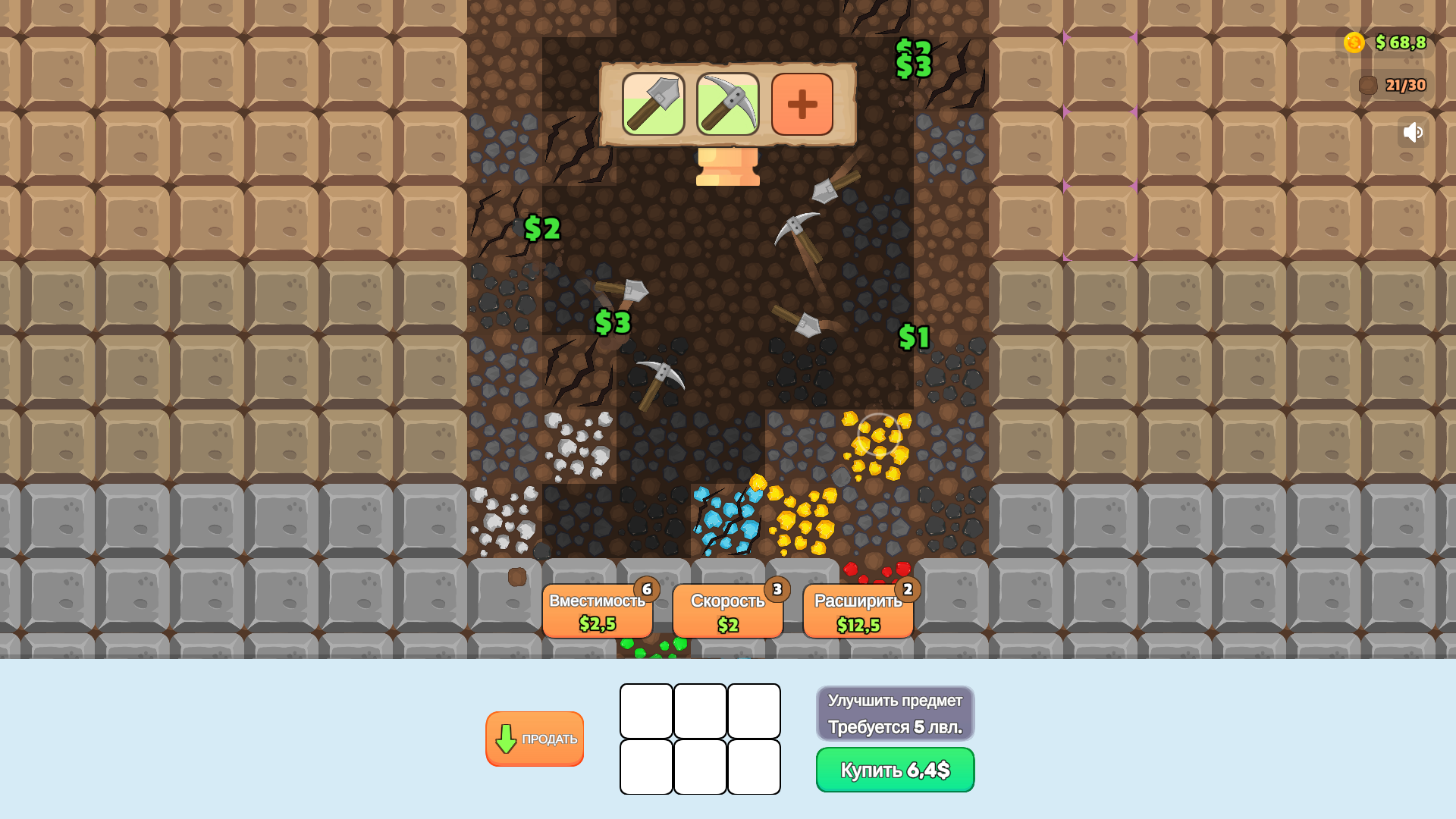Viewport: 1456px width, 819px height.
Task: Select the pickaxe tool in the top toolbar
Action: pos(727,105)
